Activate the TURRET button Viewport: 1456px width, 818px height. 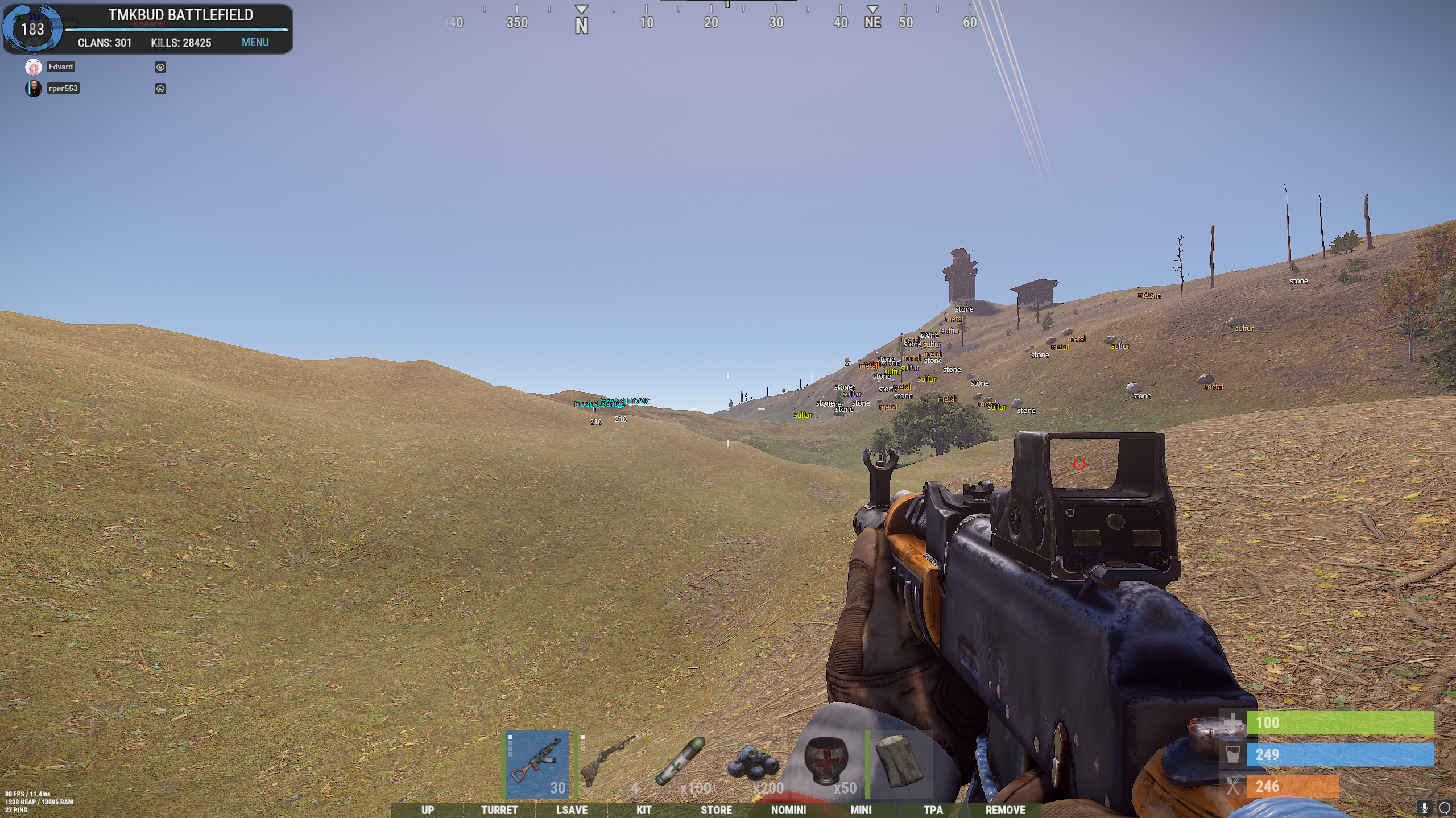coord(499,810)
